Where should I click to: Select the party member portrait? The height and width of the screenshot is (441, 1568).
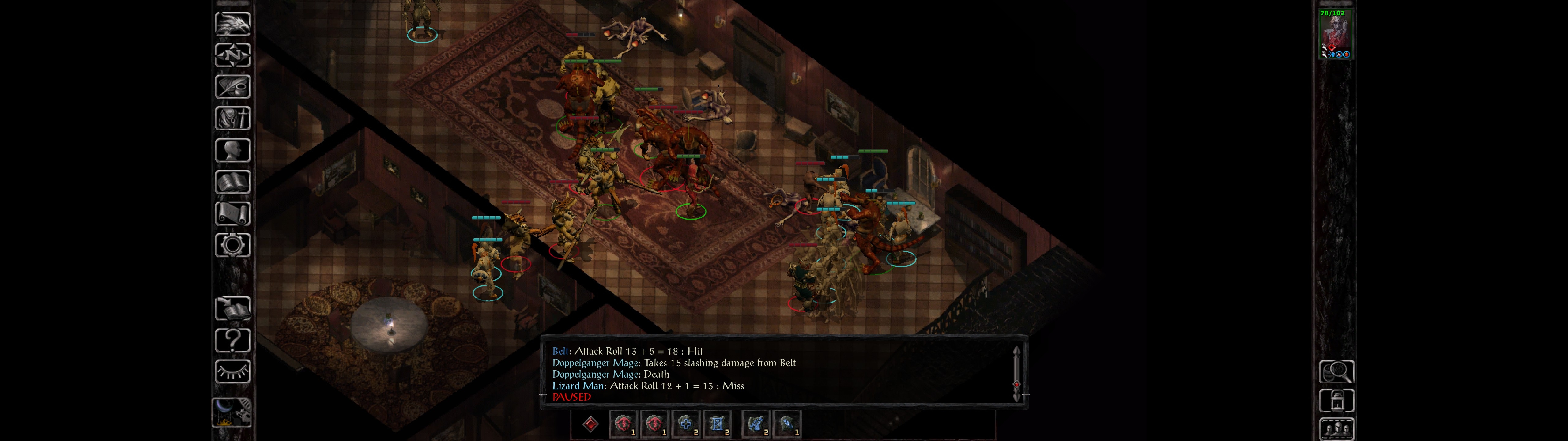point(1334,34)
